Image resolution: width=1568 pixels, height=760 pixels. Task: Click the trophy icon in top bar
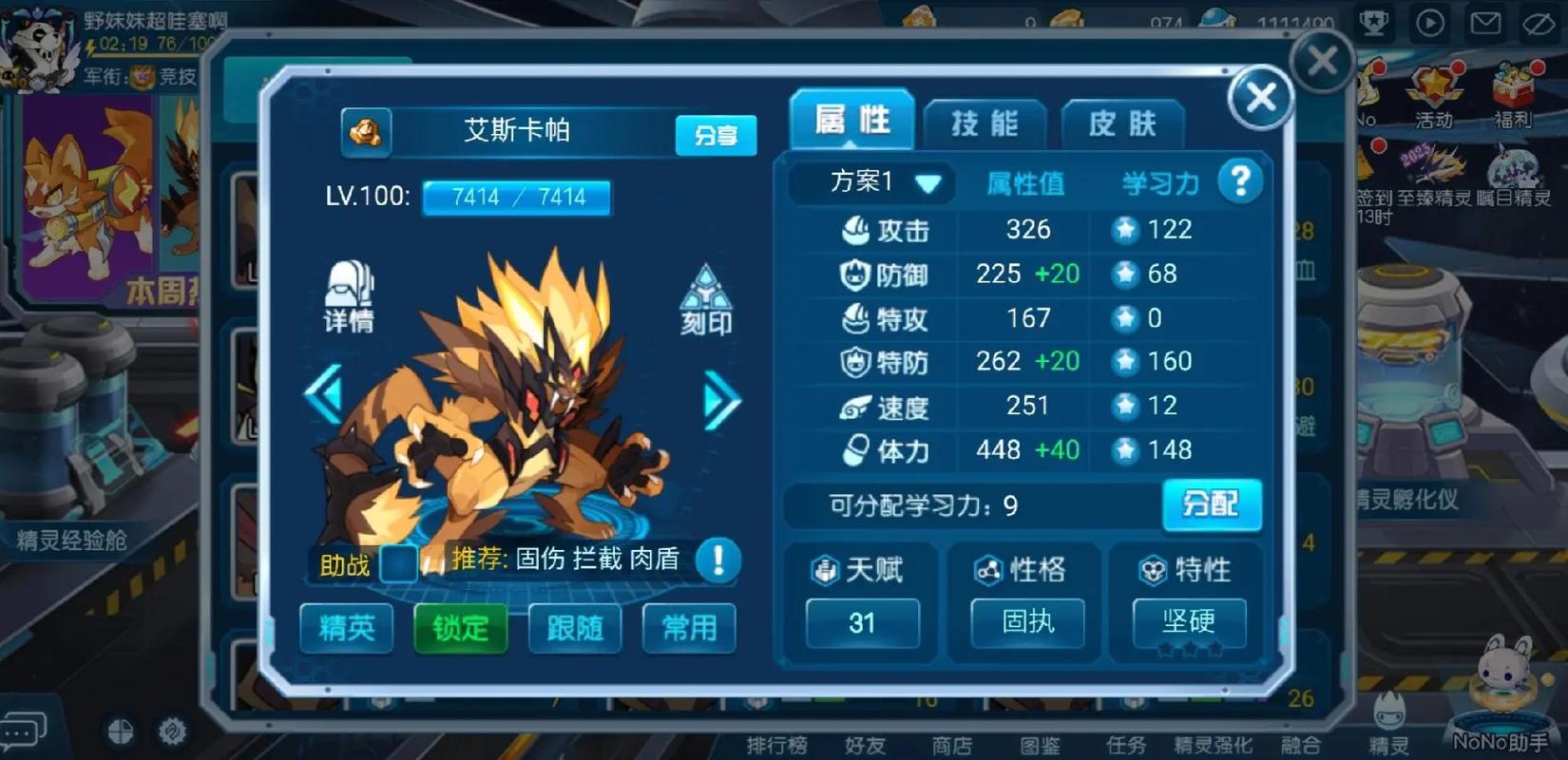coord(1375,24)
